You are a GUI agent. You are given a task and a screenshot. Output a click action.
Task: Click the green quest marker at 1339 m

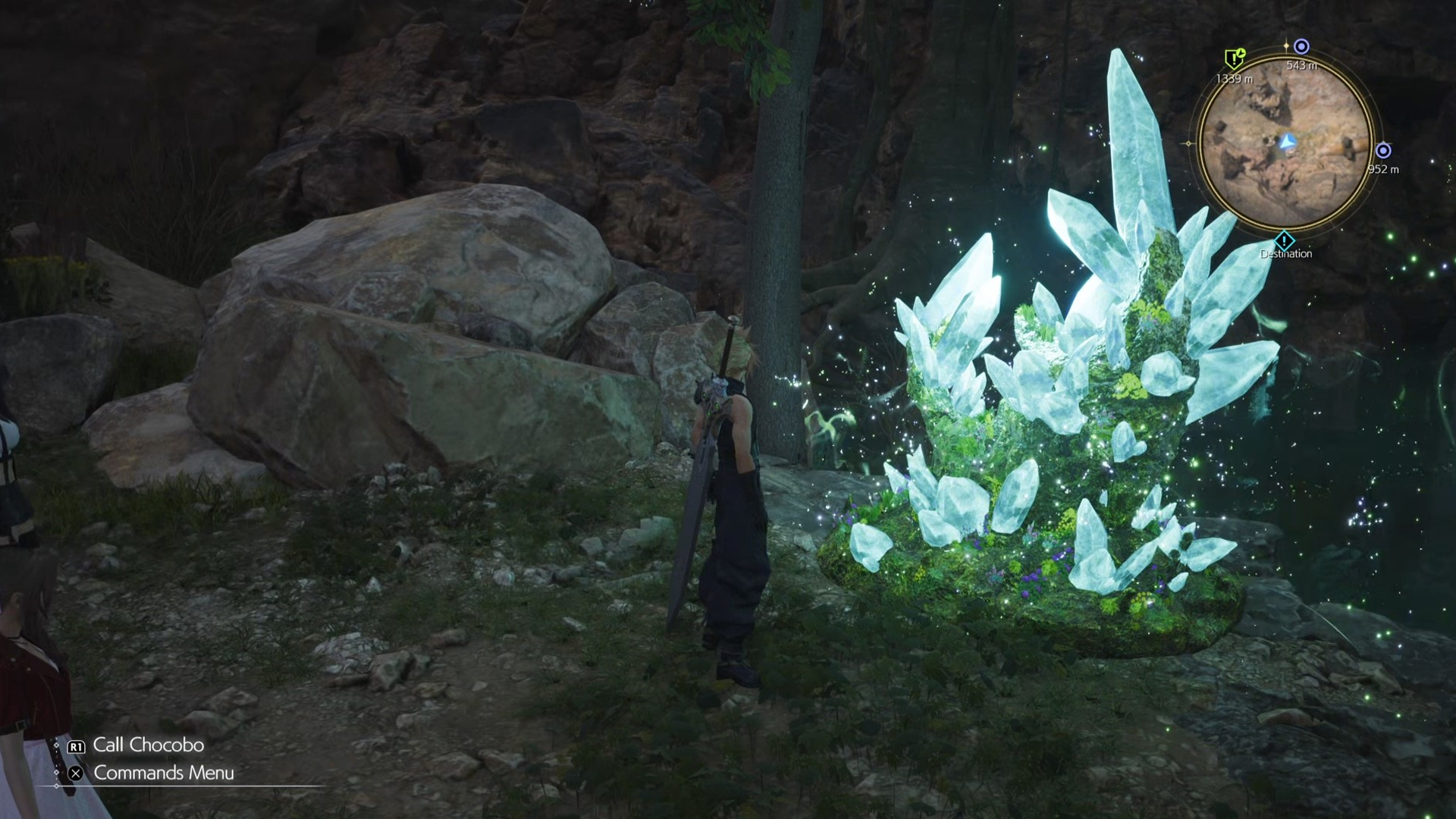(x=1235, y=58)
